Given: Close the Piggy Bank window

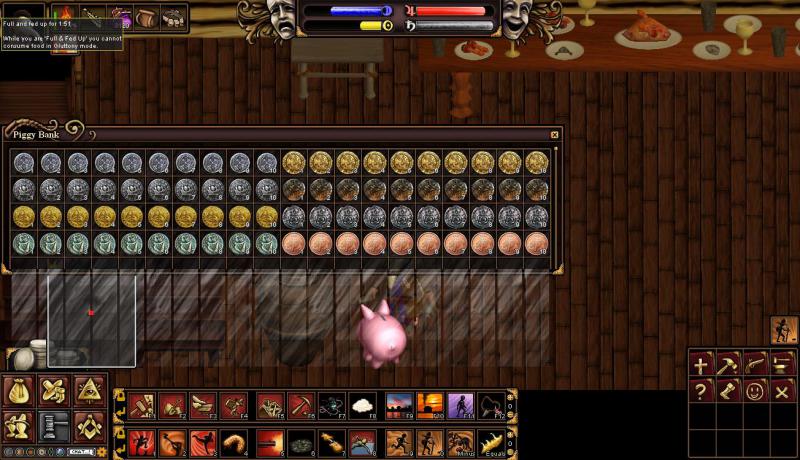Looking at the screenshot, I should (555, 135).
